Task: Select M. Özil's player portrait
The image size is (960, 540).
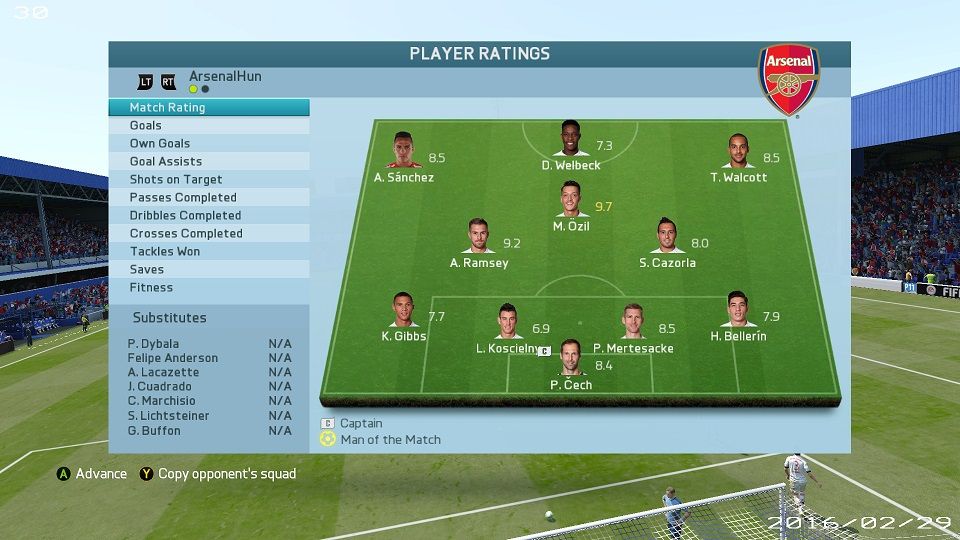Action: click(572, 200)
